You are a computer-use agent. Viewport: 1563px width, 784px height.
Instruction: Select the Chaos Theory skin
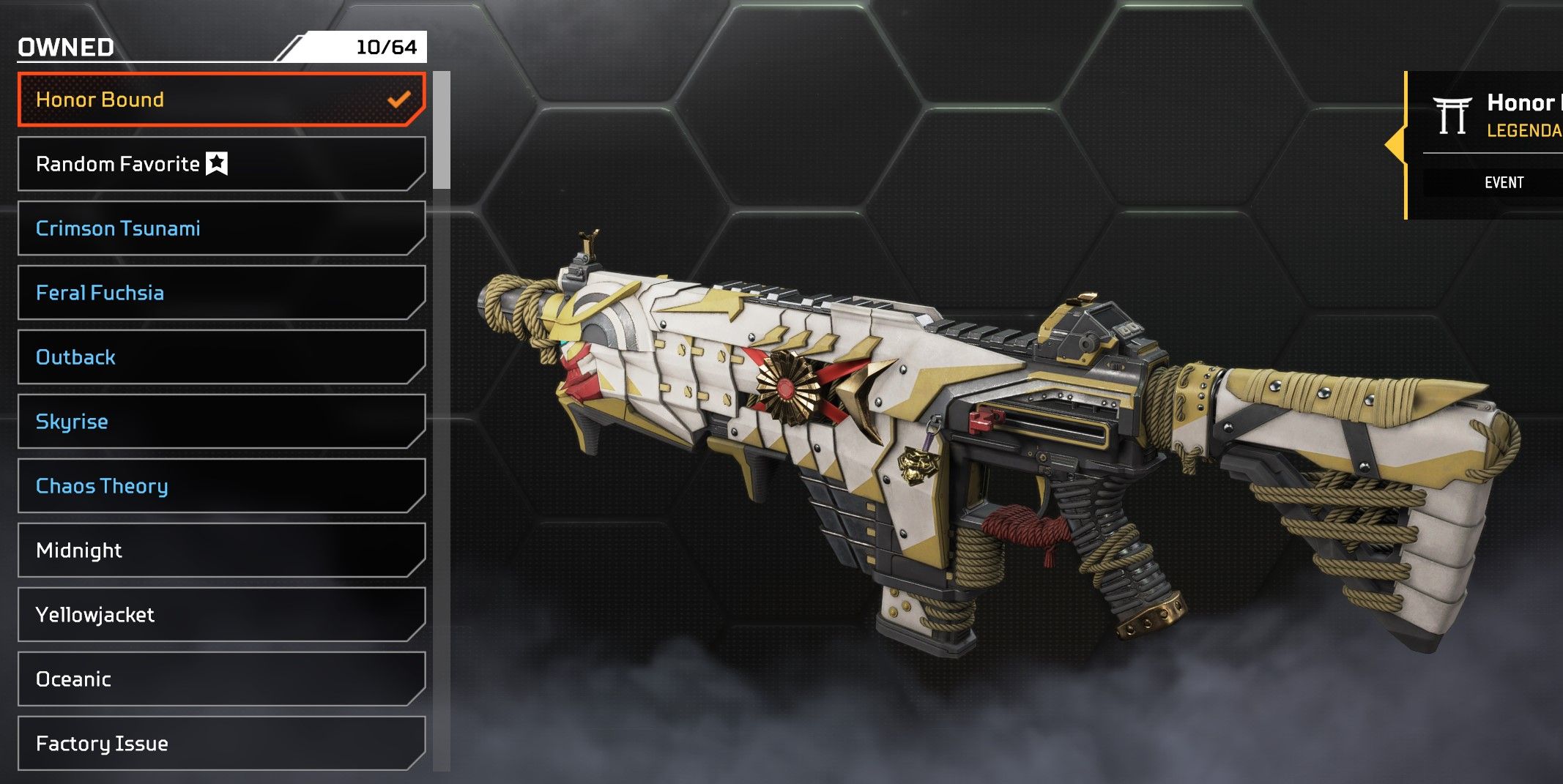tap(220, 486)
